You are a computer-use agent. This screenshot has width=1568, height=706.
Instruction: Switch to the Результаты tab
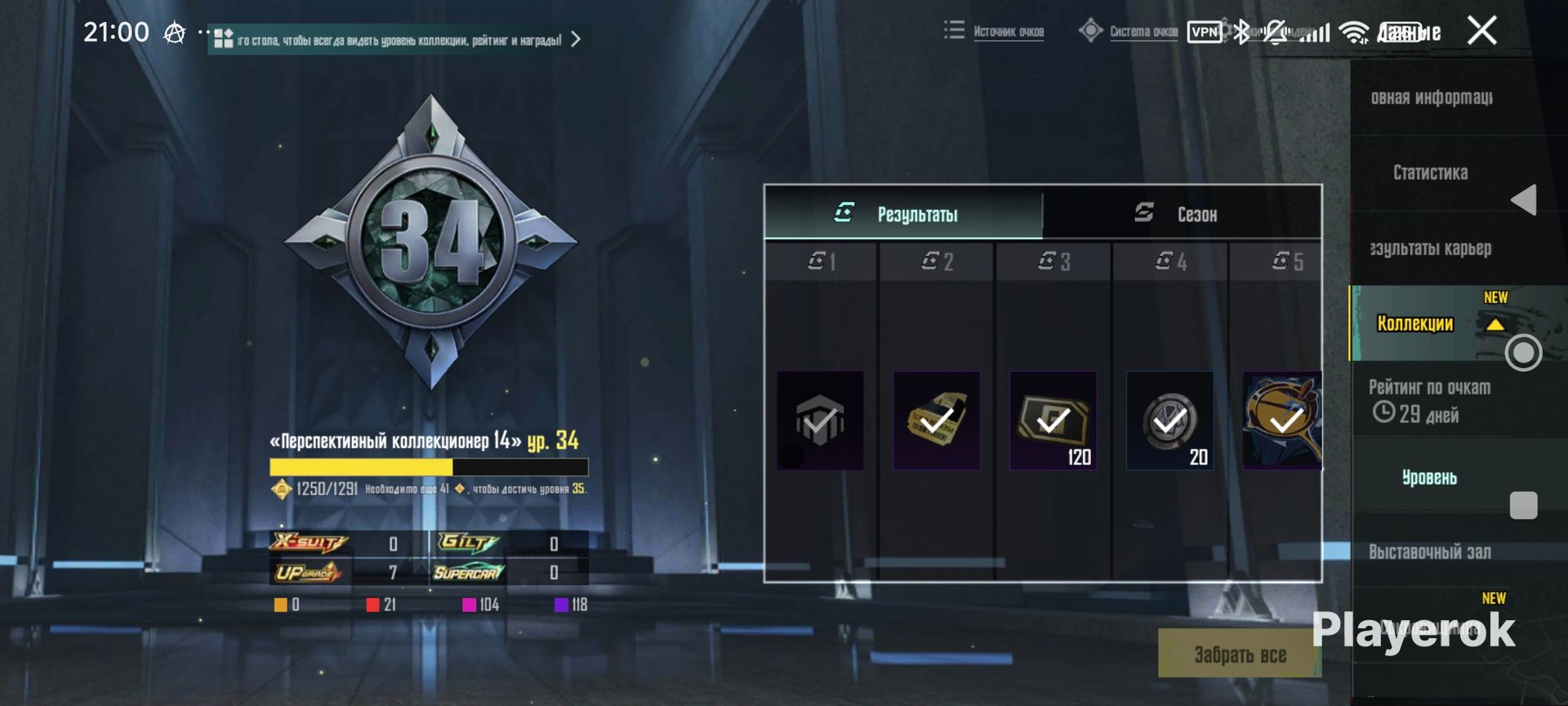click(902, 214)
